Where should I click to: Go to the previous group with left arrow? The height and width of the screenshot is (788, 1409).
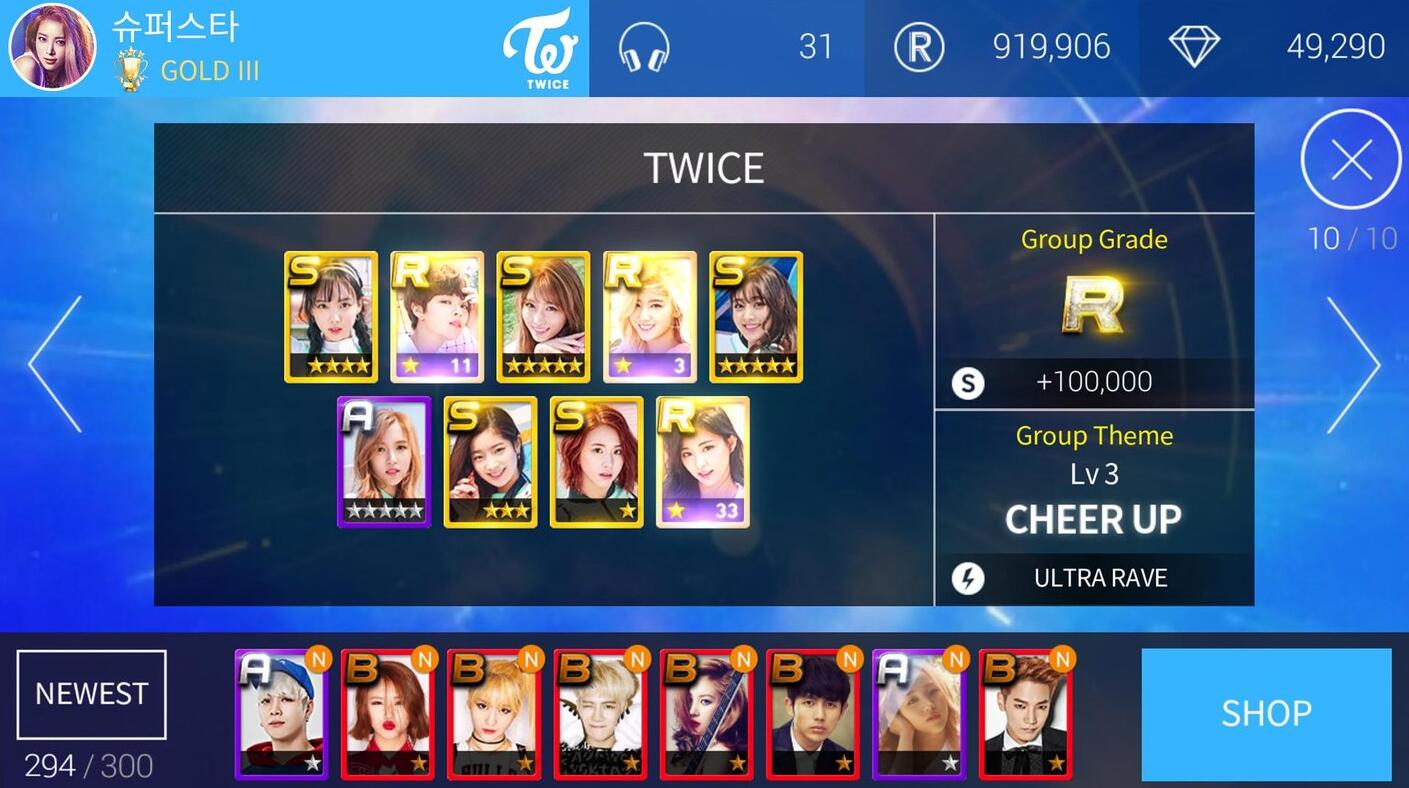click(x=55, y=364)
